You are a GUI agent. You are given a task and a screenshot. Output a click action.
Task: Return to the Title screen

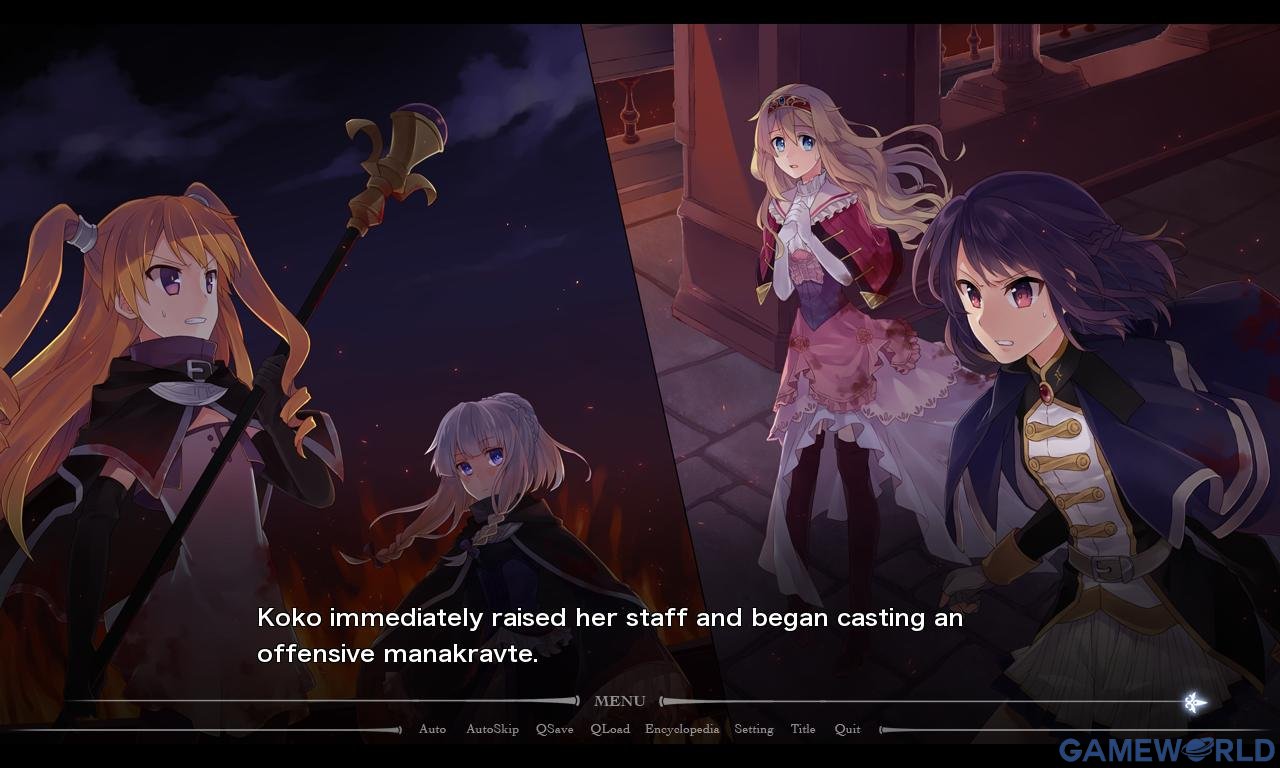pos(803,729)
